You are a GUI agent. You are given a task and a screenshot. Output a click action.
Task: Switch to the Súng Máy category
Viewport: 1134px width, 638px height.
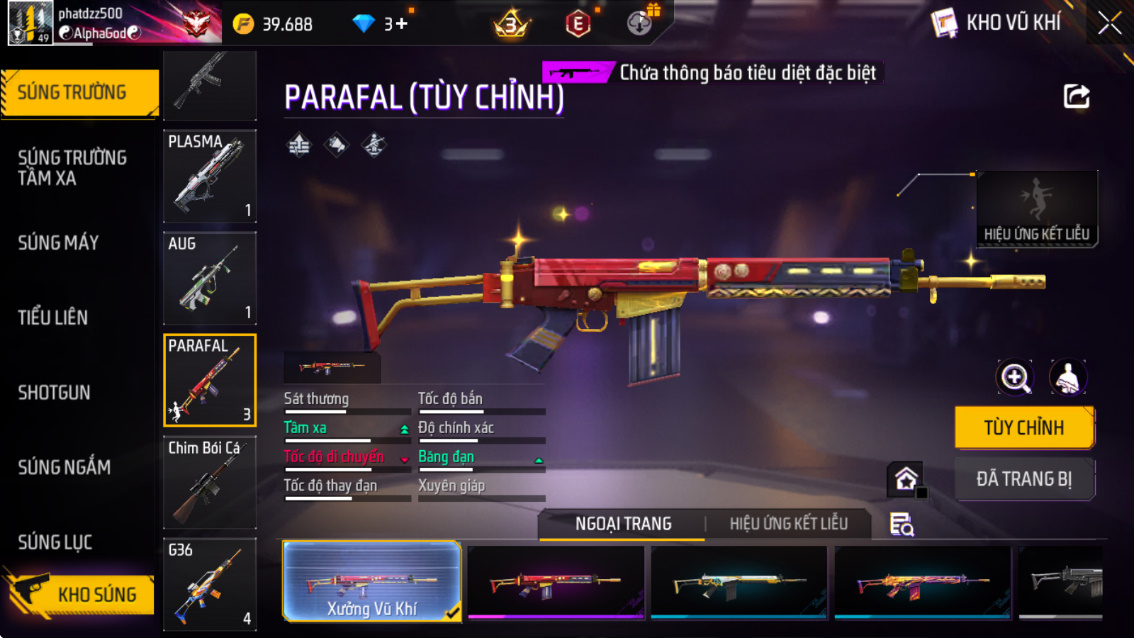pos(58,243)
